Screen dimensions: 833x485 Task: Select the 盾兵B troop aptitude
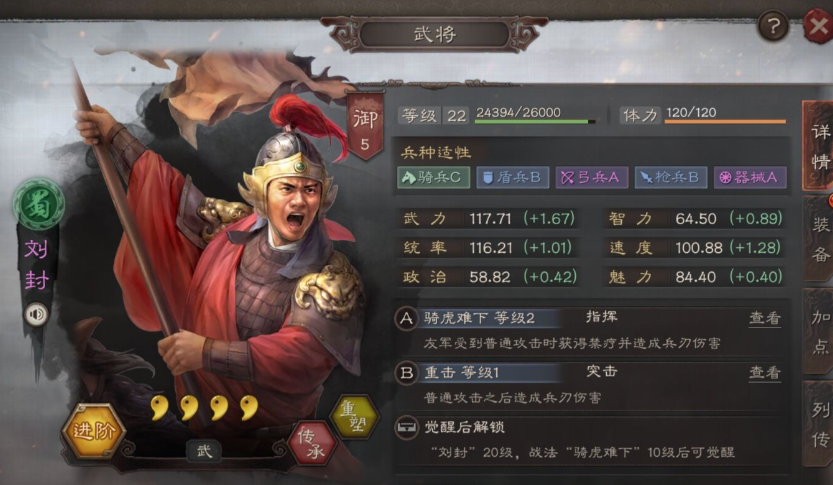pos(511,177)
